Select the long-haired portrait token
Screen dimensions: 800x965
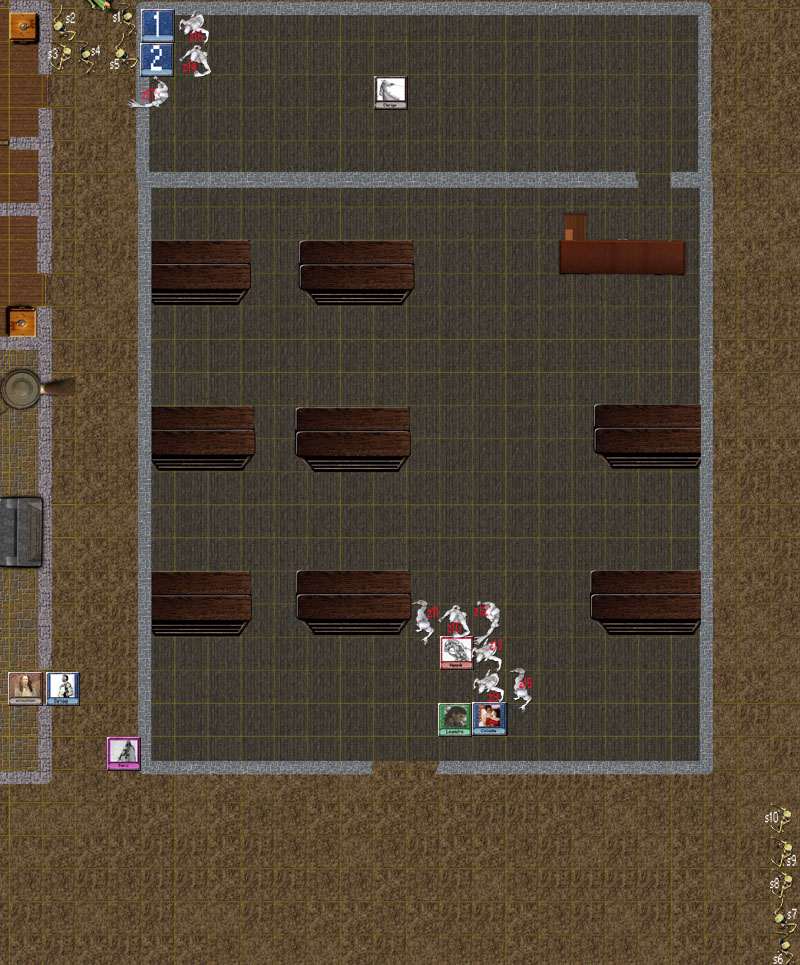(24, 688)
